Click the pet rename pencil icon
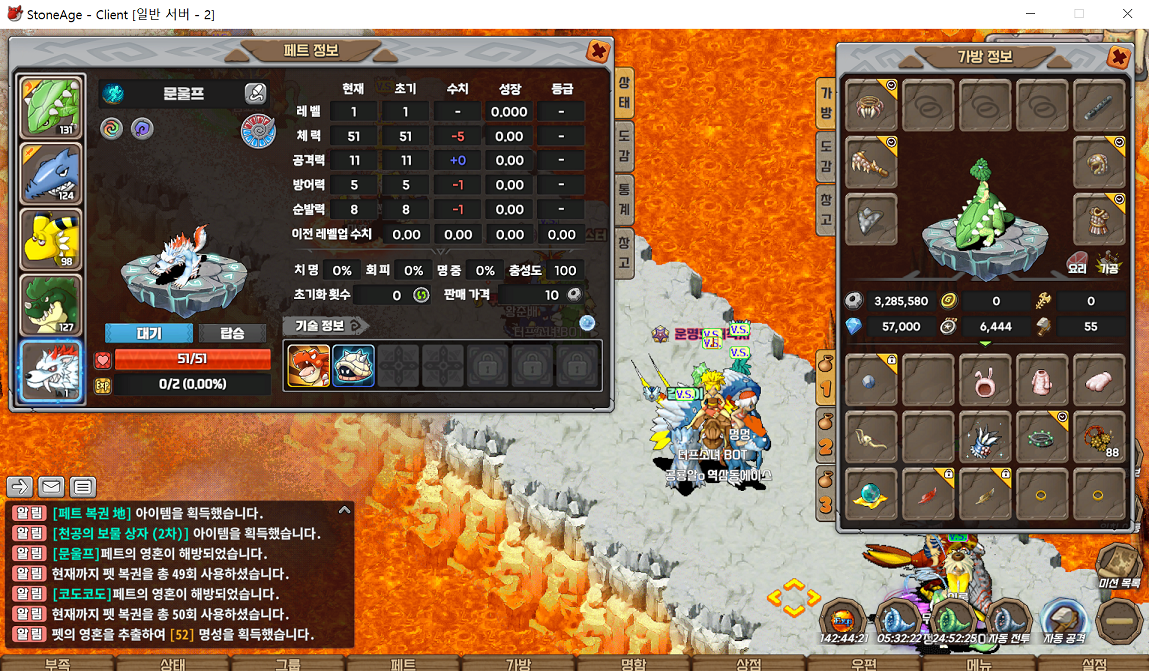Screen dimensions: 1149x671 pos(255,94)
